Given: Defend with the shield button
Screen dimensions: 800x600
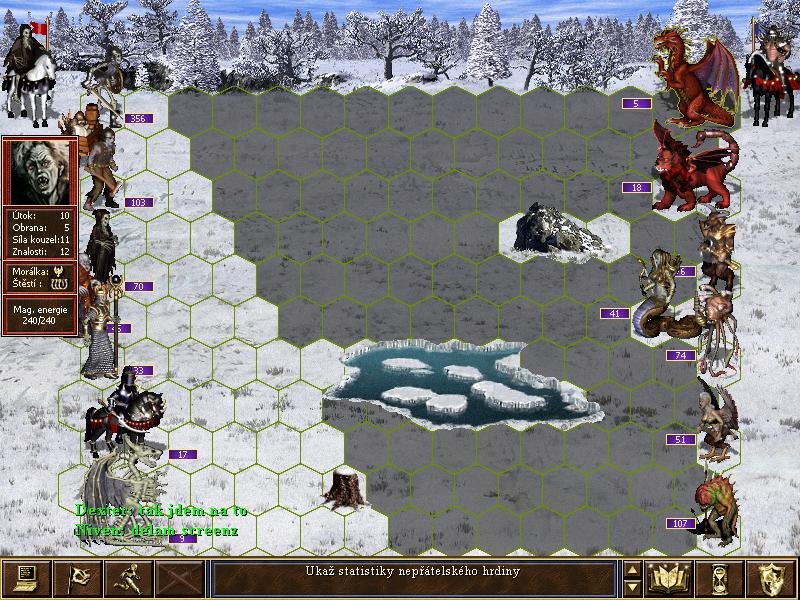Looking at the screenshot, I should (x=772, y=578).
